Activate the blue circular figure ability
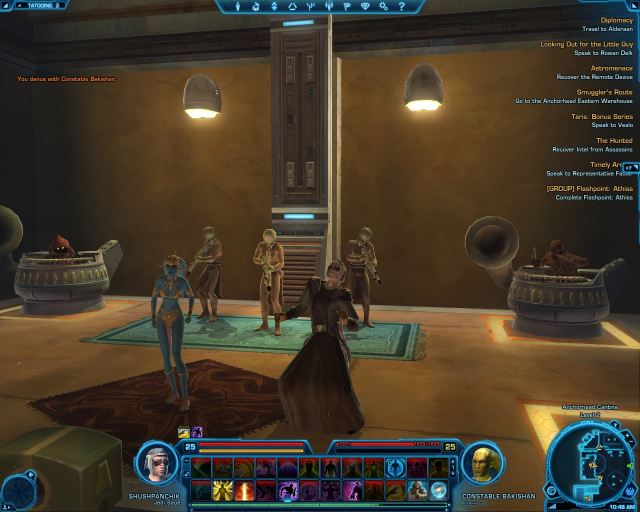The image size is (640, 512). tap(395, 467)
